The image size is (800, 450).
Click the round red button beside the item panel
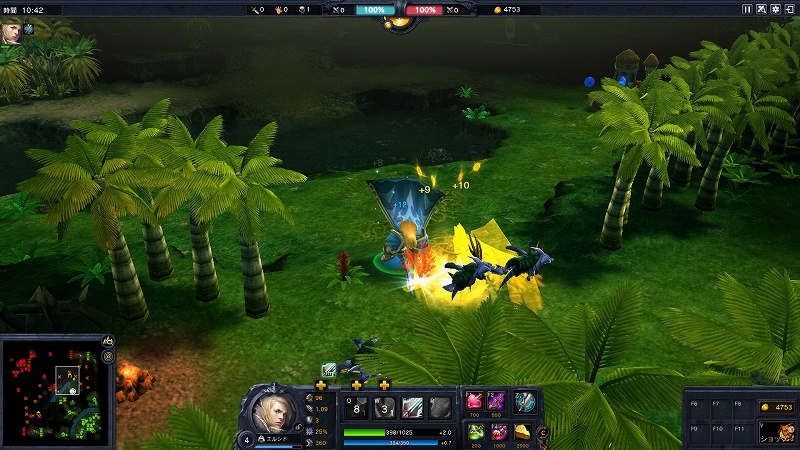coord(543,432)
